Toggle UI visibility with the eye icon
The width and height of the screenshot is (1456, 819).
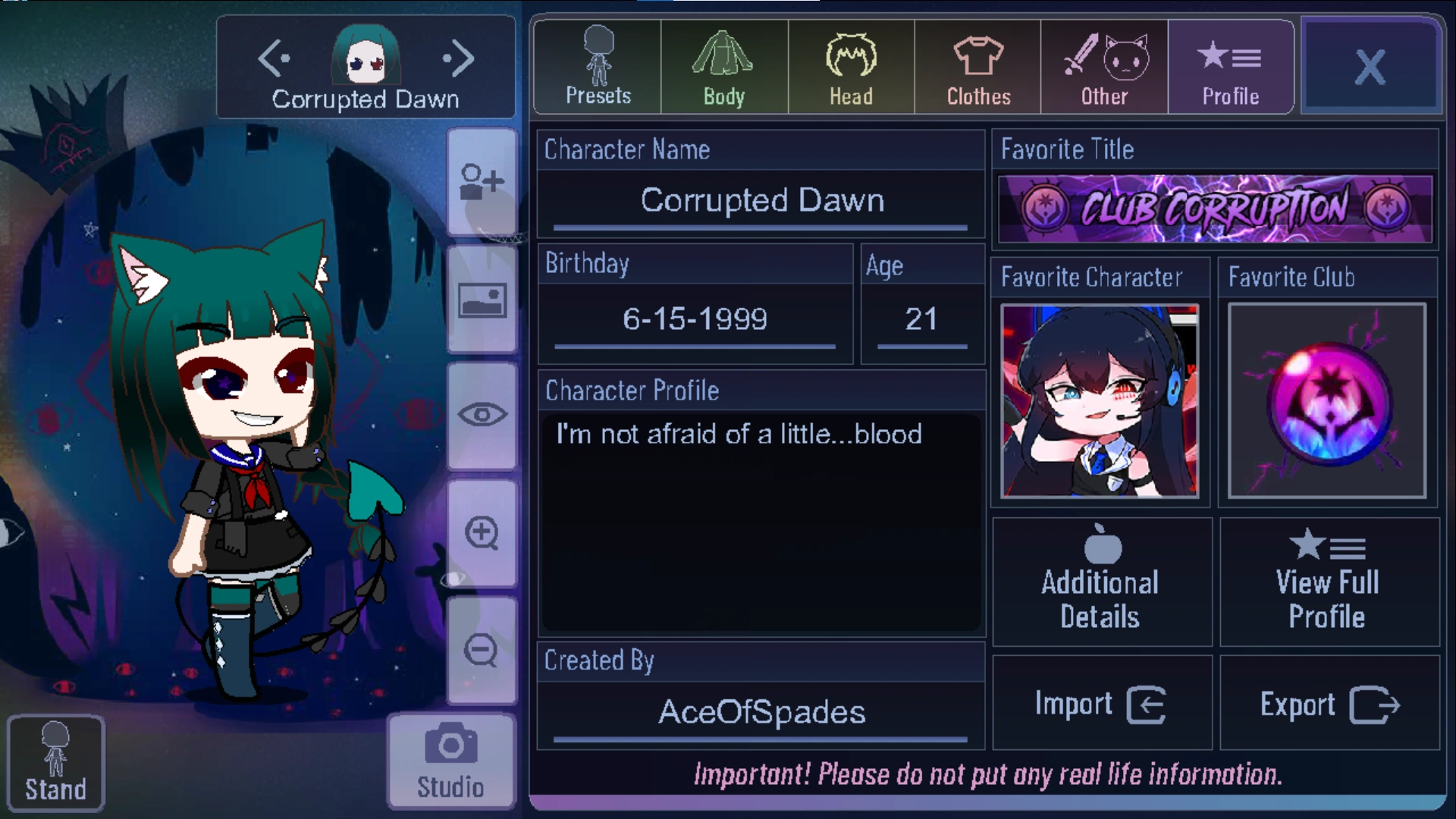tap(482, 413)
